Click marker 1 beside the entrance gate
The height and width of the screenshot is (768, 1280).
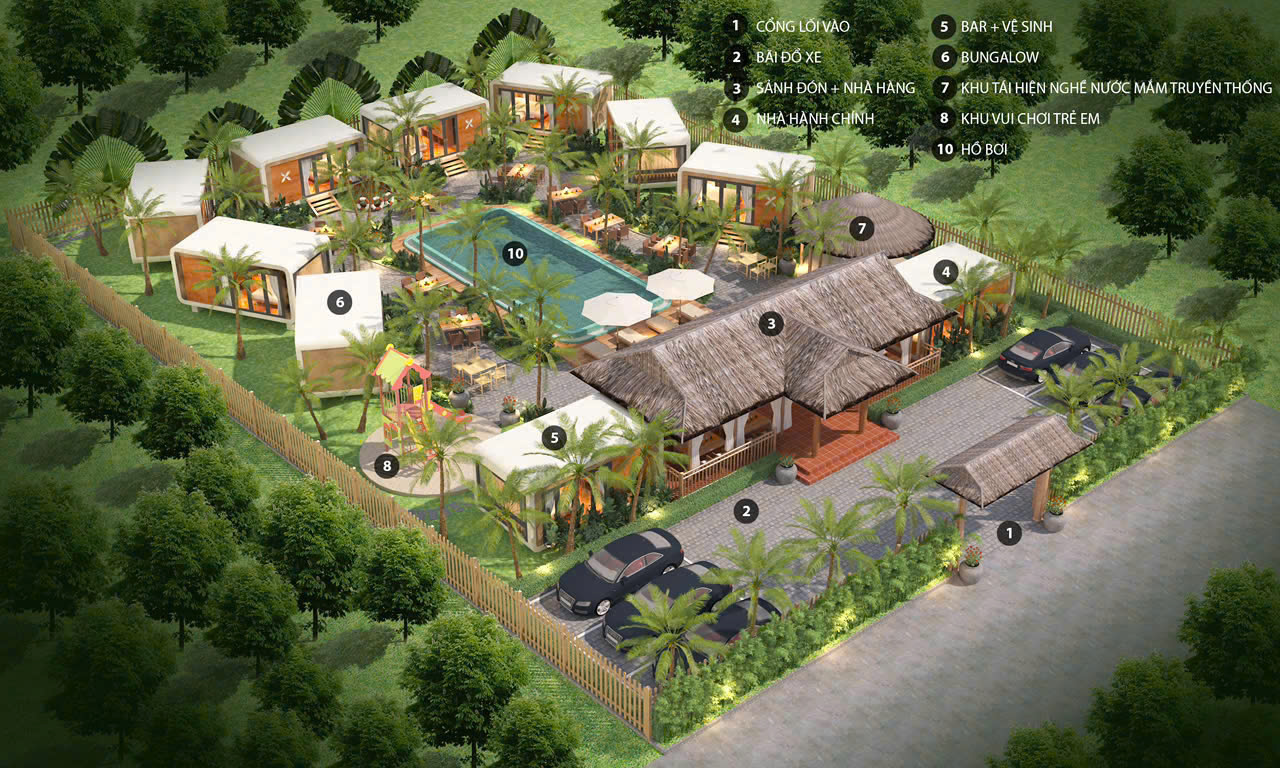pos(1010,533)
